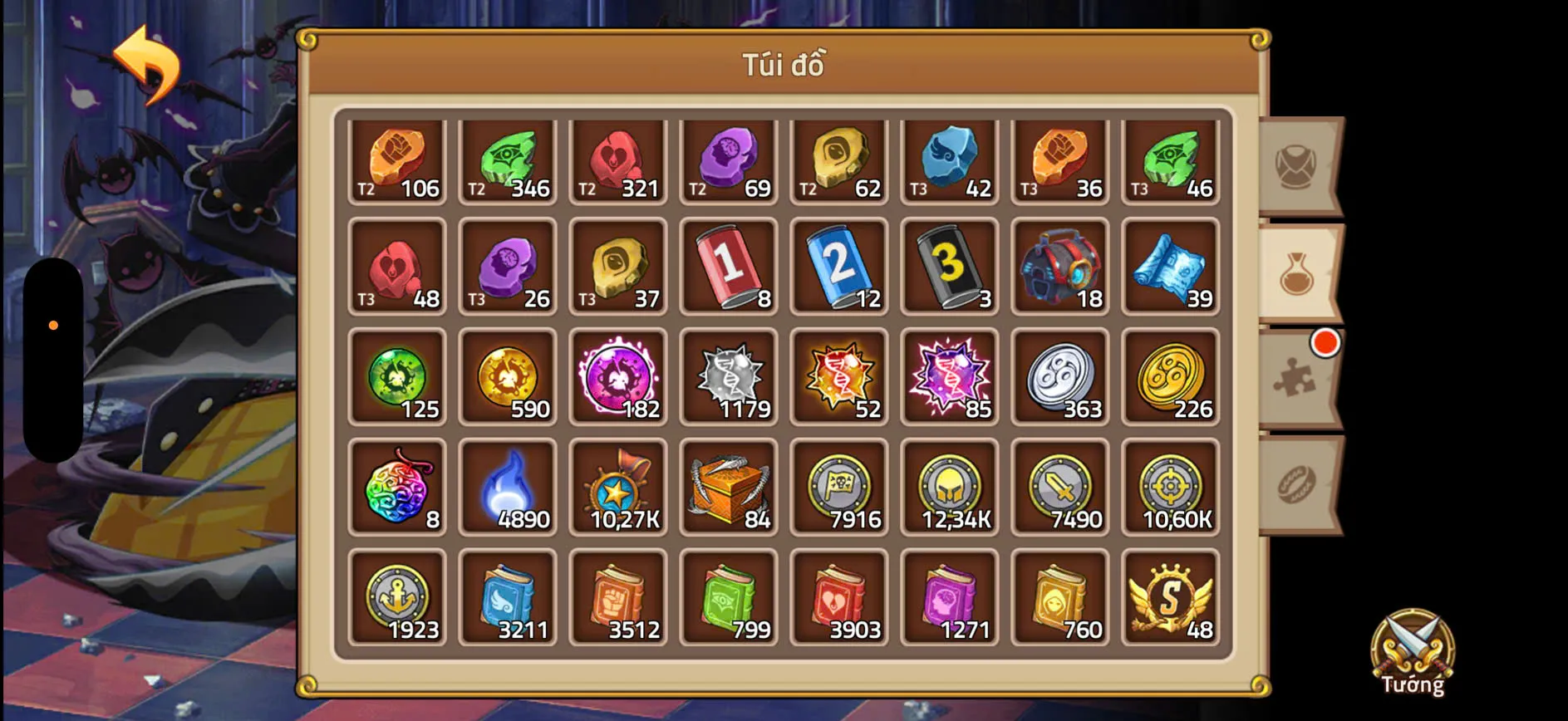Image resolution: width=1568 pixels, height=721 pixels.
Task: Select the blue flame item with 4890
Action: pos(508,486)
